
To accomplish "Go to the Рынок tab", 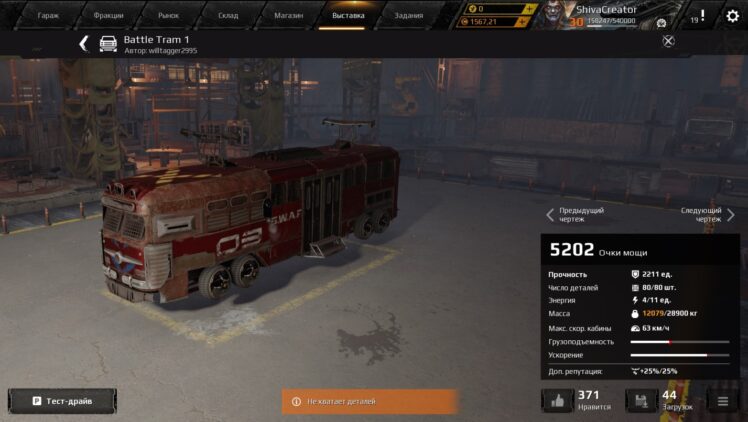I will coord(168,16).
